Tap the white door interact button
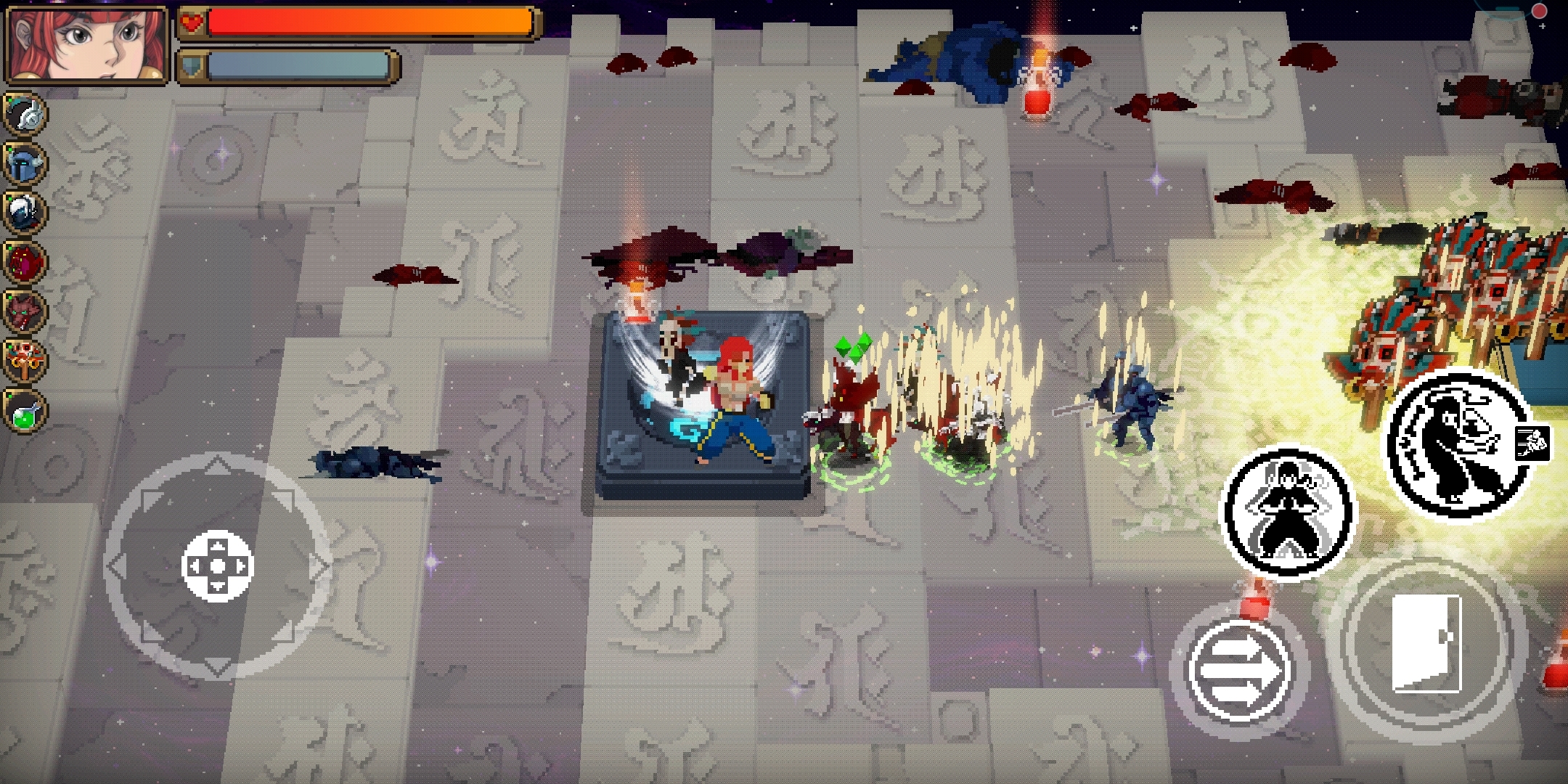 pos(1426,643)
